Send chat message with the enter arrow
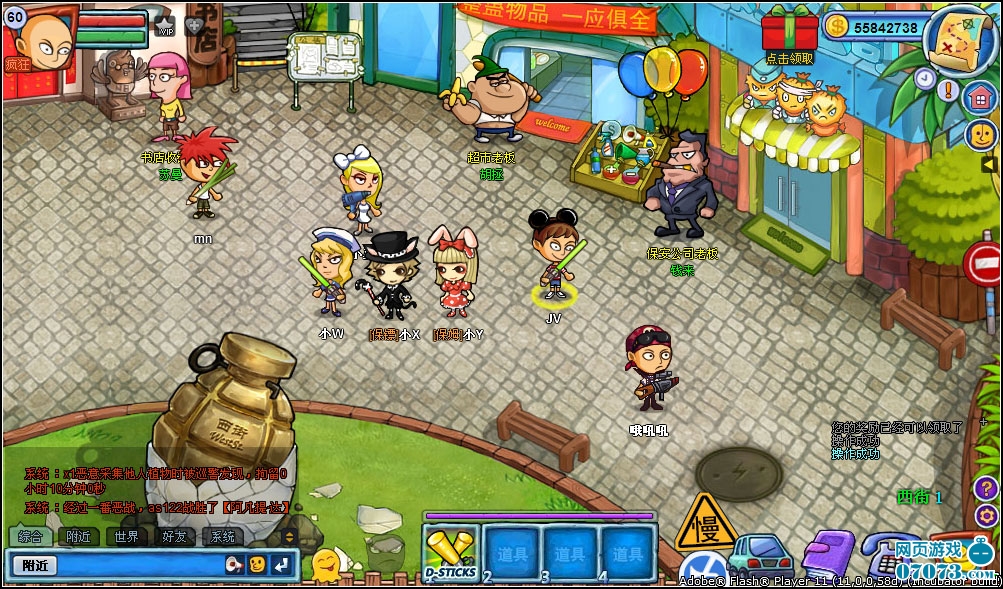Image resolution: width=1003 pixels, height=589 pixels. (282, 565)
